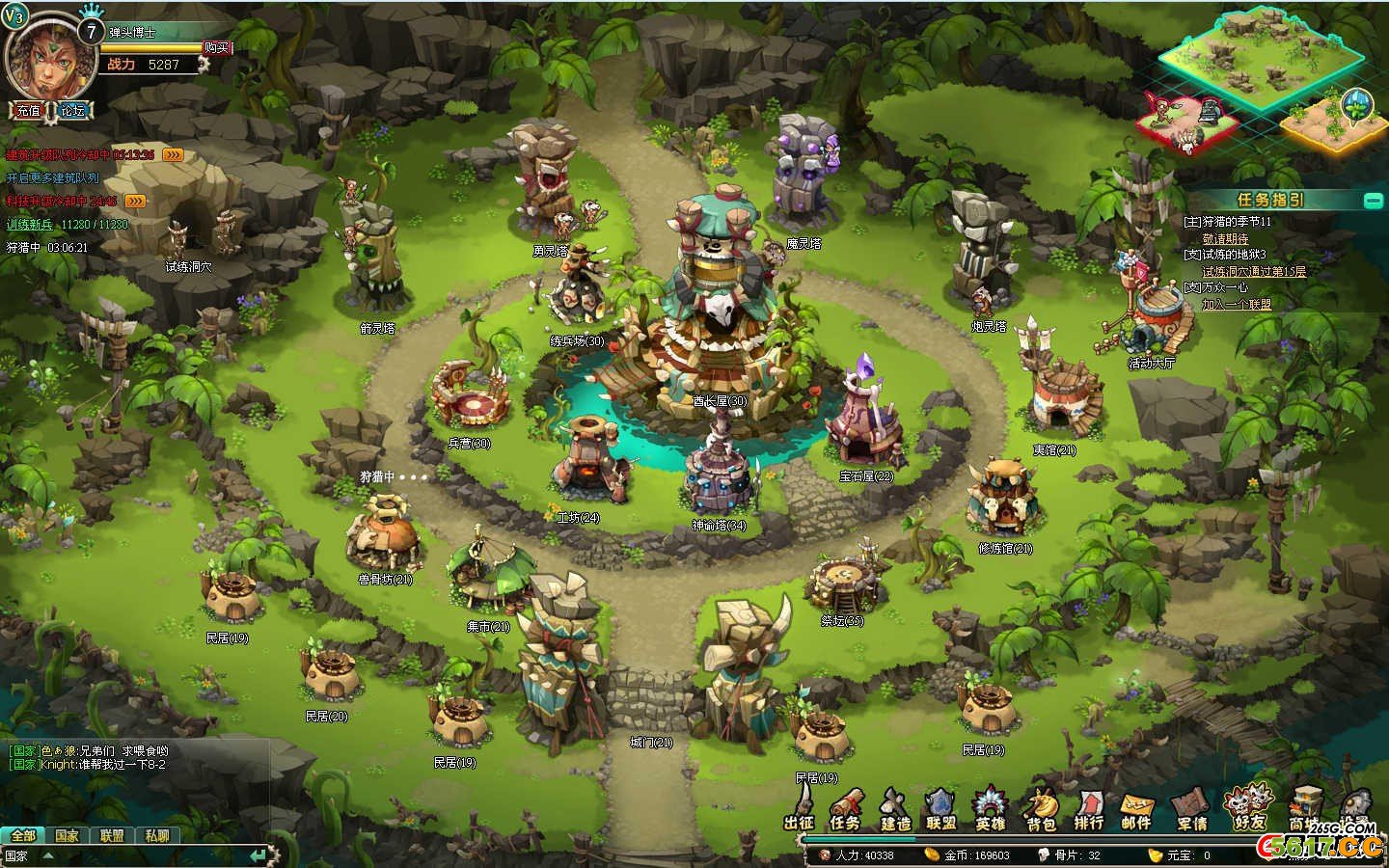Switch to the 国家 chat tab
The width and height of the screenshot is (1389, 868).
click(67, 835)
